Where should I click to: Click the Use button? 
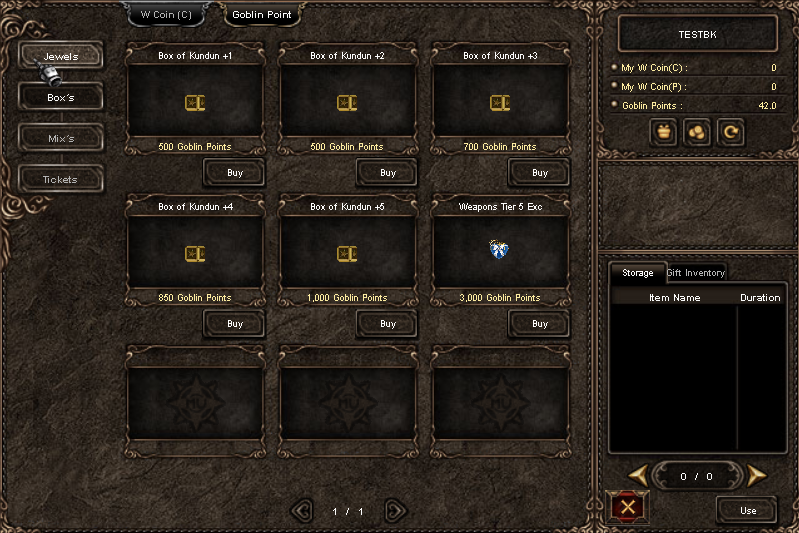click(748, 510)
